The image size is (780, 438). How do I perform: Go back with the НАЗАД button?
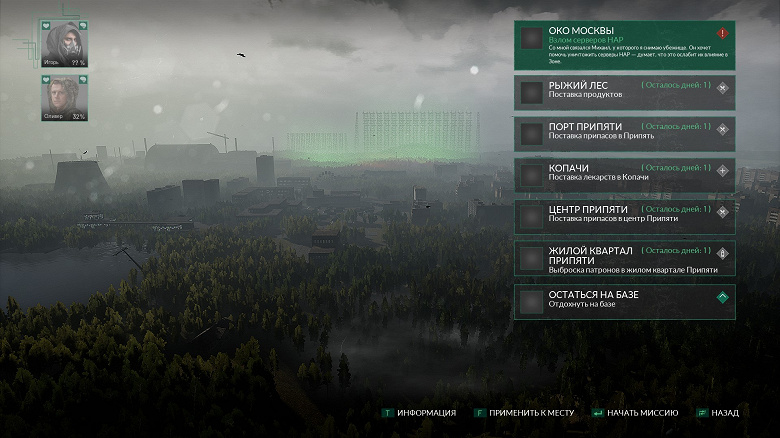[x=719, y=413]
